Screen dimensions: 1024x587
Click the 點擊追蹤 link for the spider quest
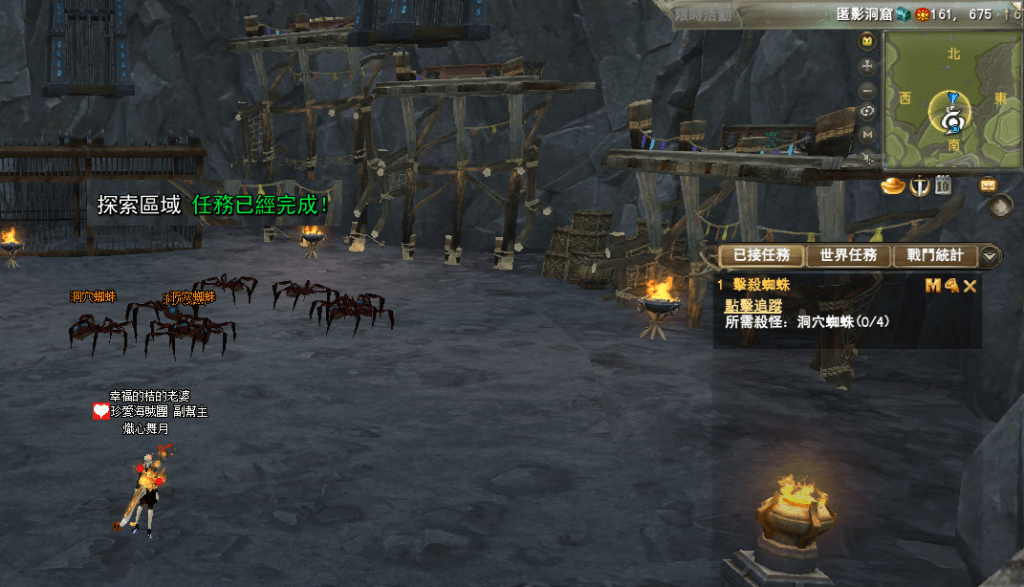click(x=753, y=306)
